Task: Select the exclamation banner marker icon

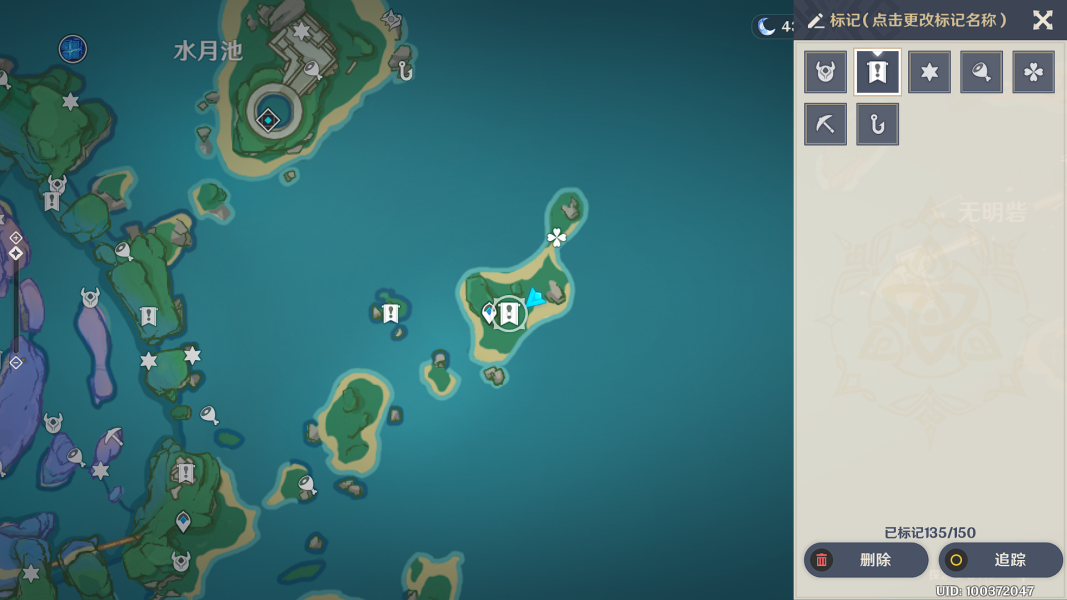Action: point(877,72)
